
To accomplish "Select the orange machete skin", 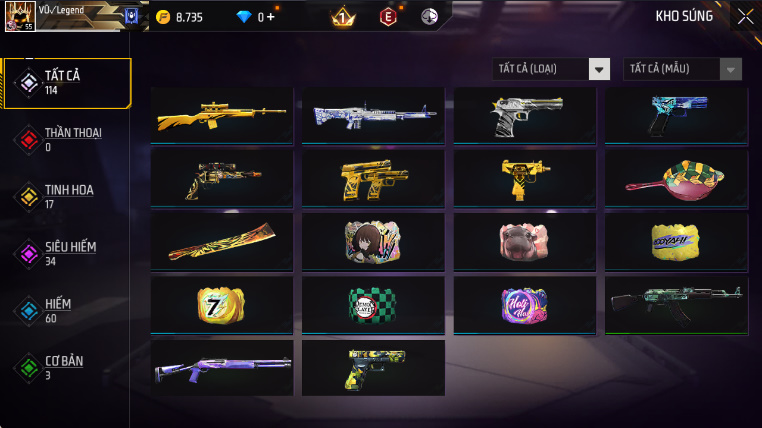I will click(221, 242).
